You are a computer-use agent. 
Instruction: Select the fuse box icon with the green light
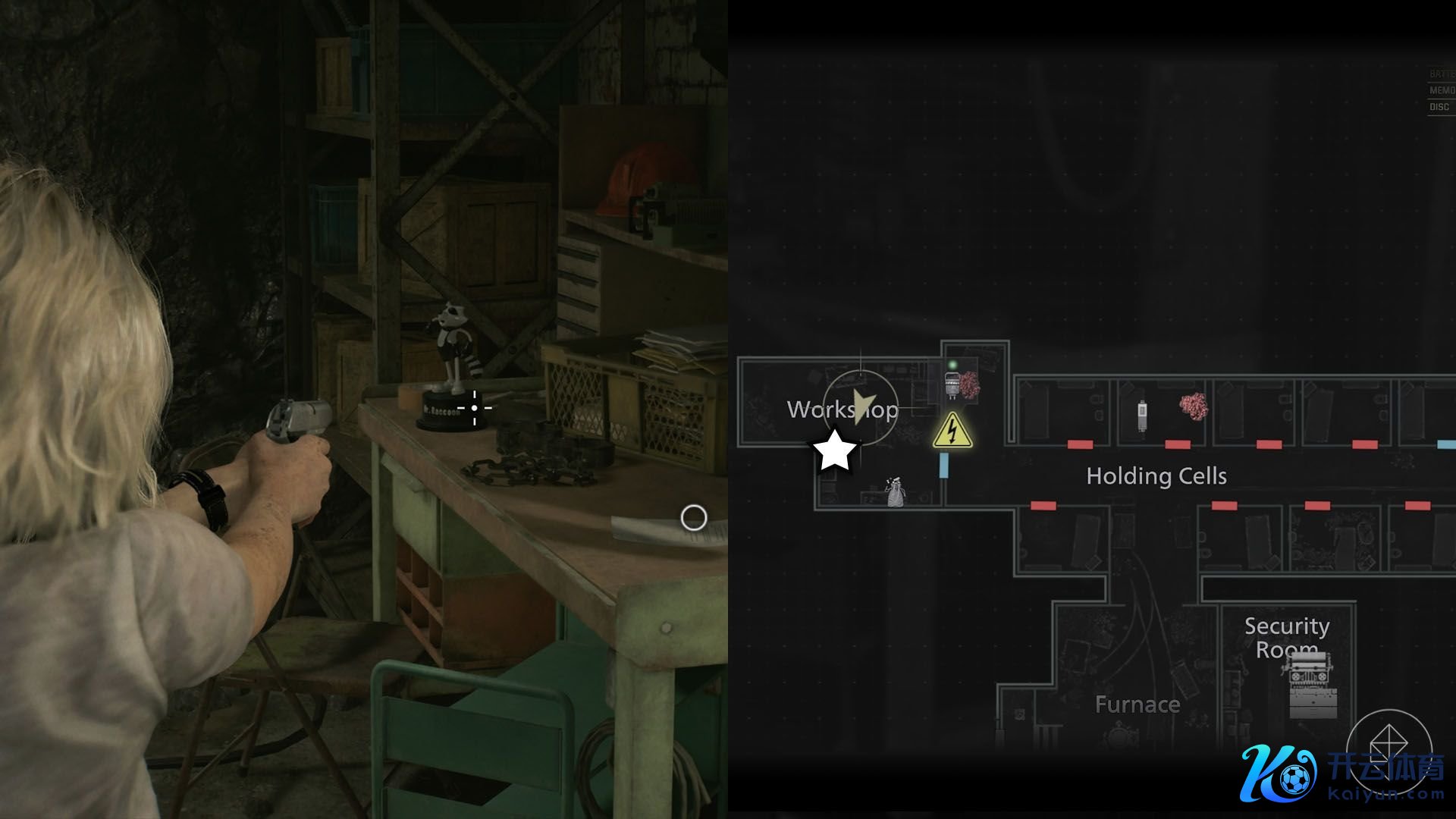pyautogui.click(x=952, y=383)
